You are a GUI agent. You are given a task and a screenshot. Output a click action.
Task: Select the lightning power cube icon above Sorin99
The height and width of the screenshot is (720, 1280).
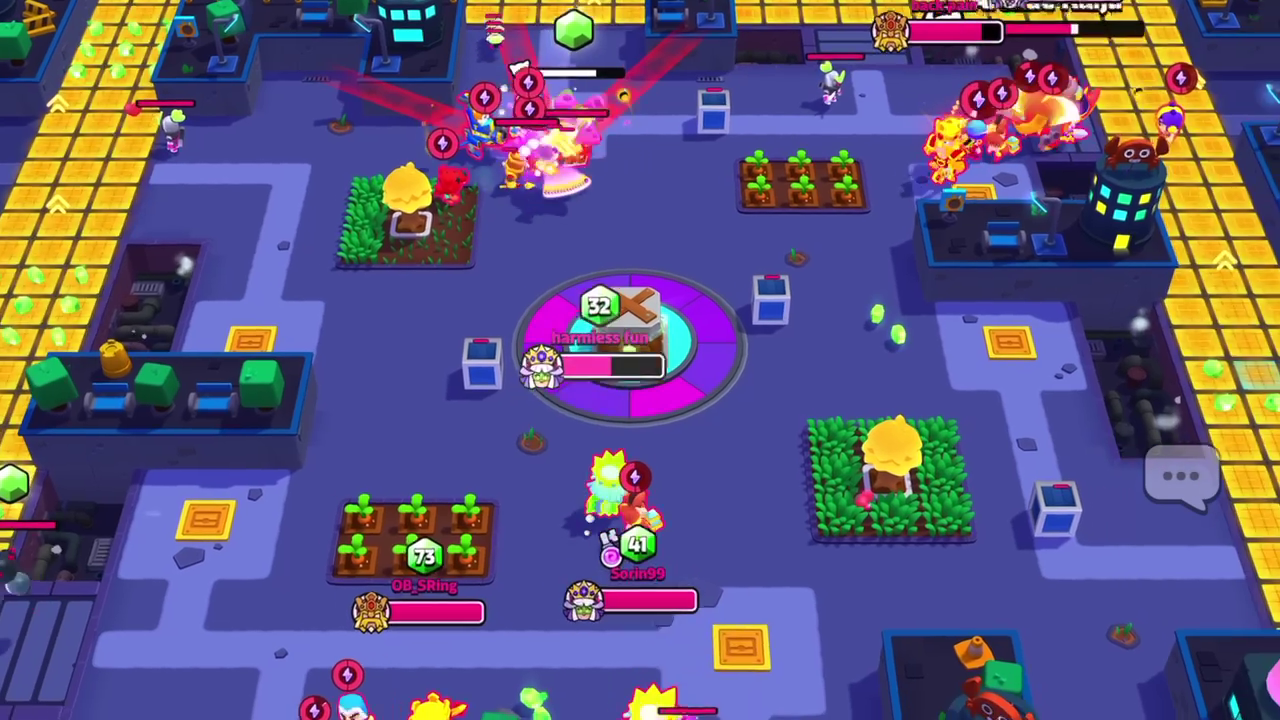point(637,477)
